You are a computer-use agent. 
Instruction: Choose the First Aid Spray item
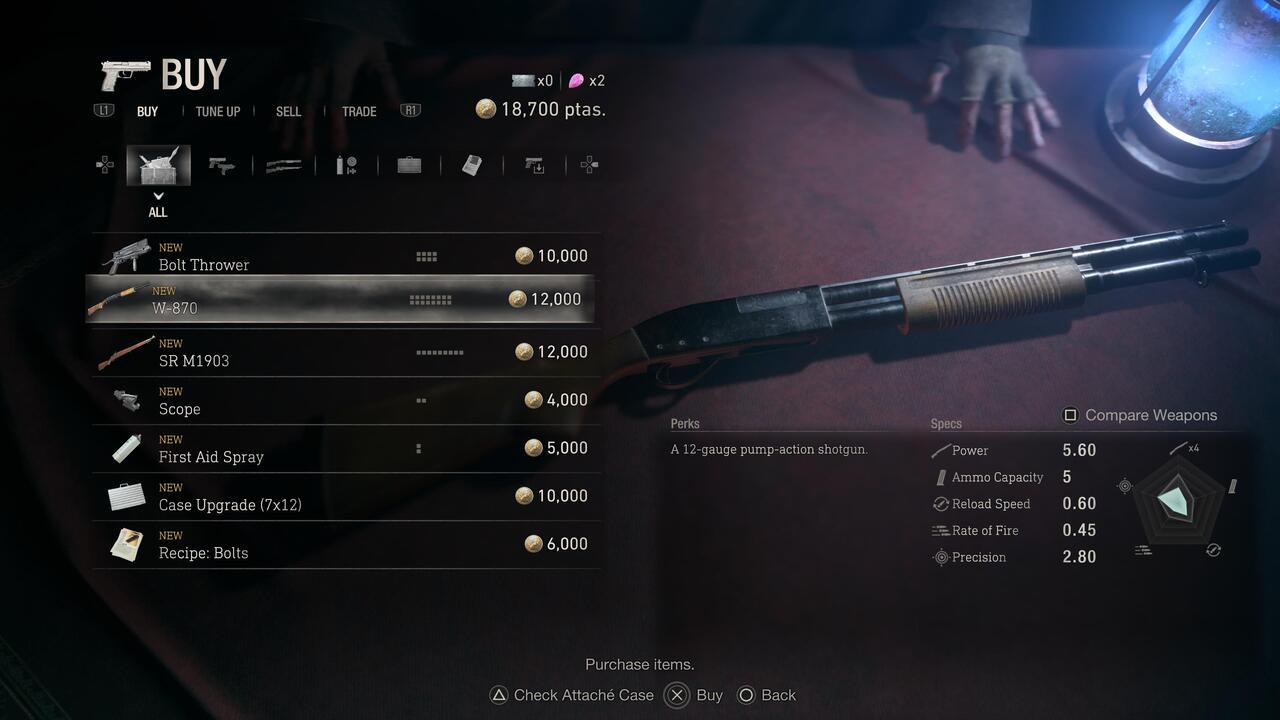tap(345, 448)
